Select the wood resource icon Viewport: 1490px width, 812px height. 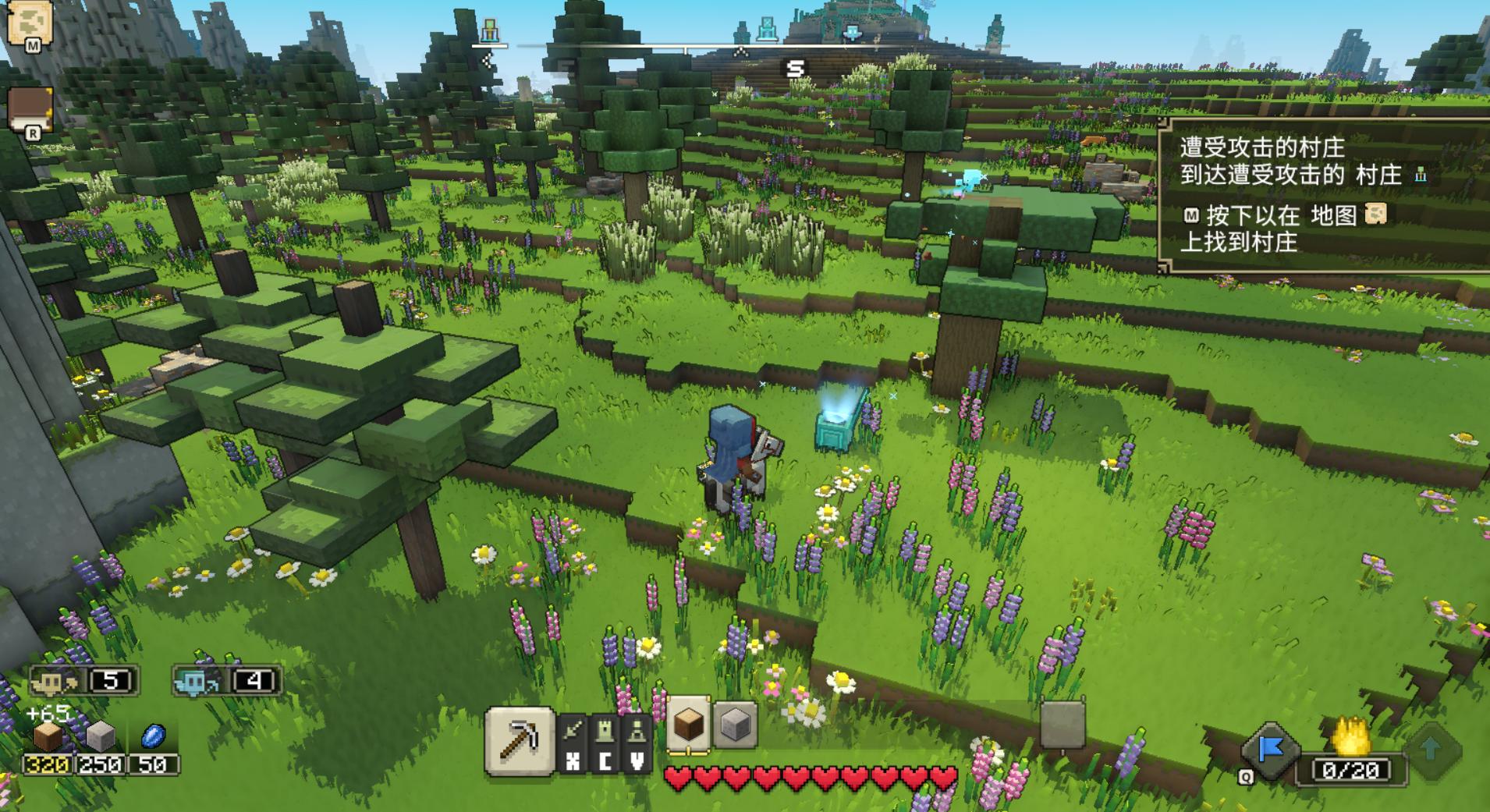pyautogui.click(x=47, y=736)
